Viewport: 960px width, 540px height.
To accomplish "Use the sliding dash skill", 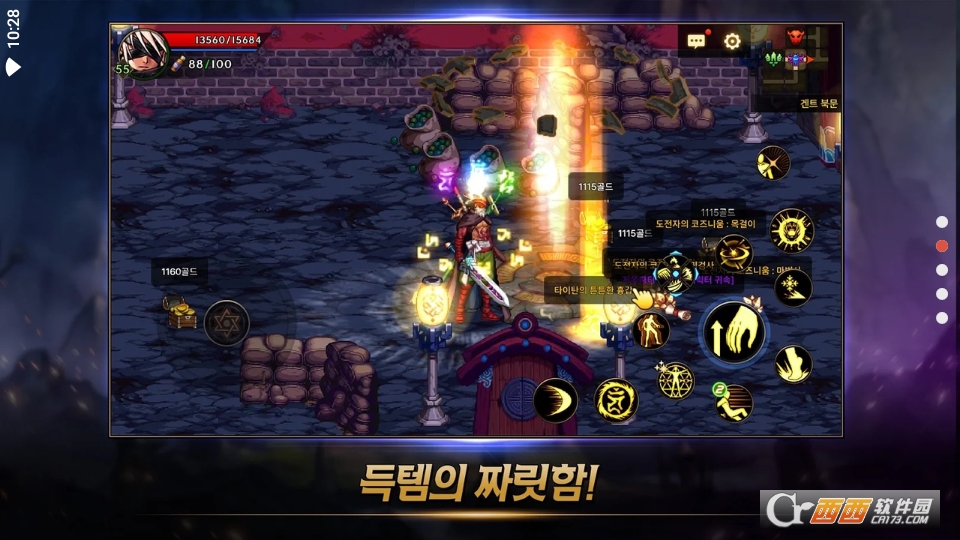I will (733, 402).
